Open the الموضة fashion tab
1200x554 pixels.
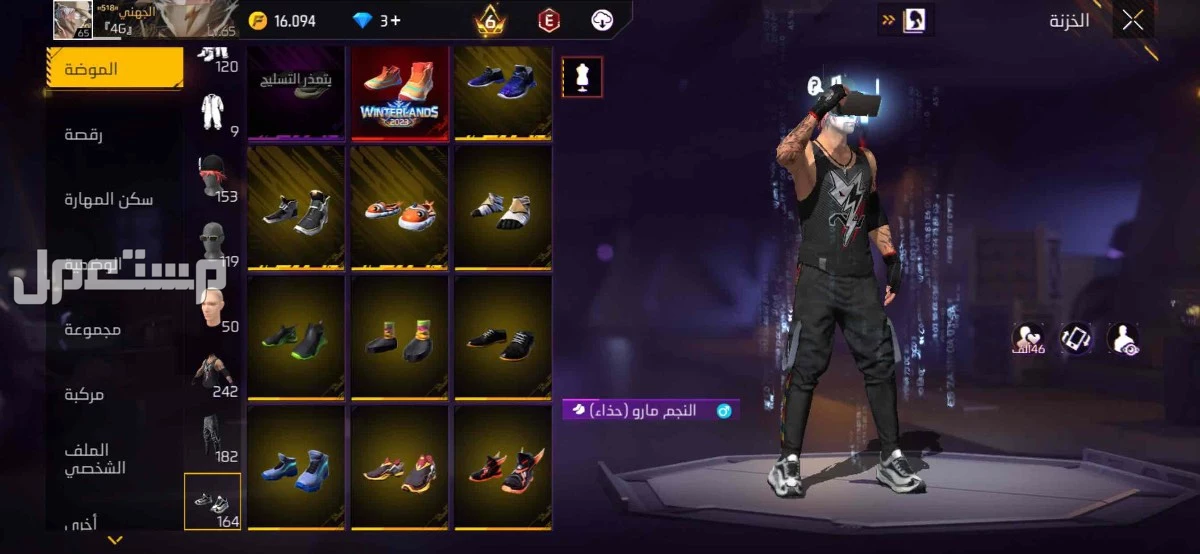115,69
